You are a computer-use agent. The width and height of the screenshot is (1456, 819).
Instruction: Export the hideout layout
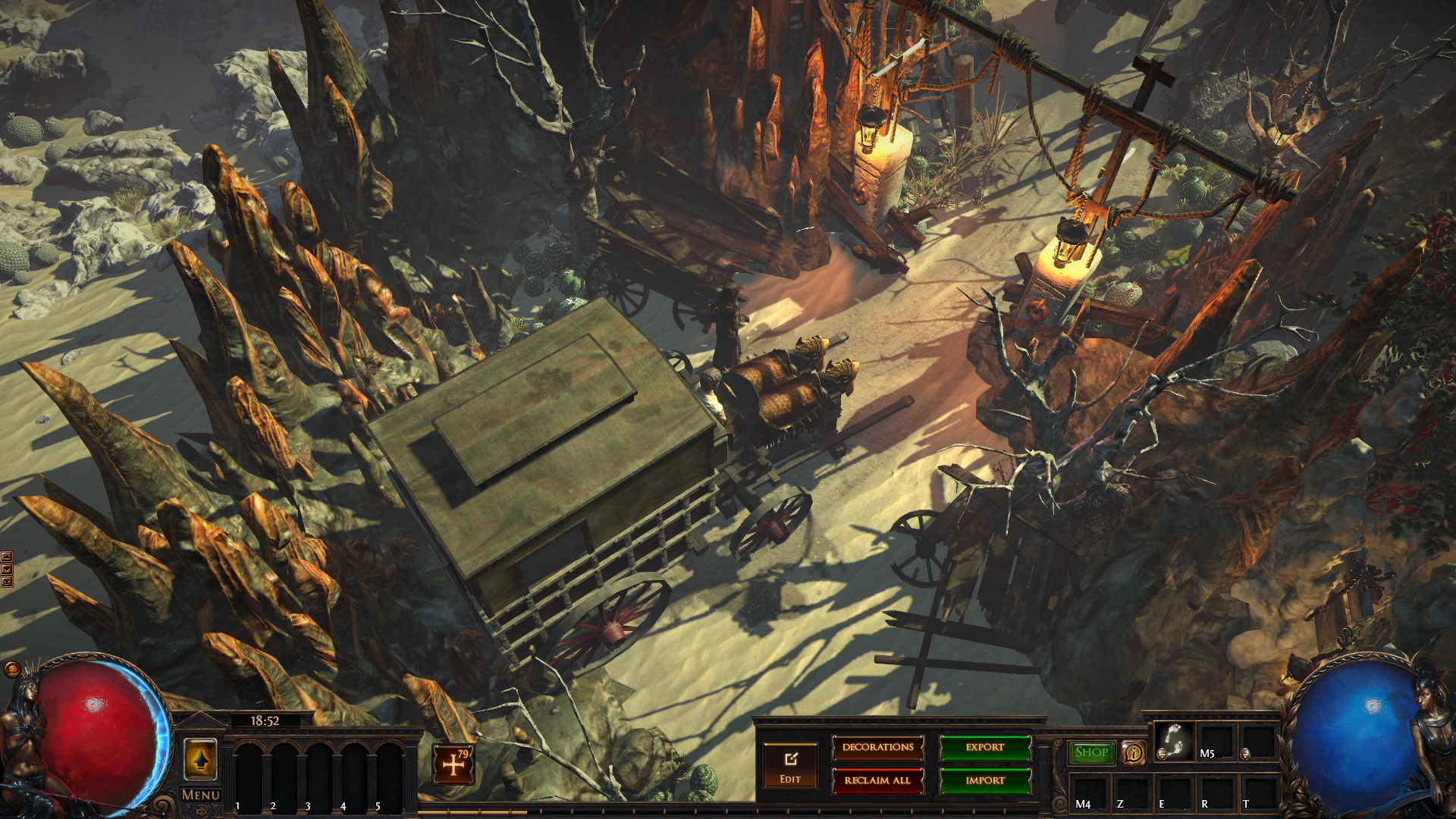click(985, 748)
